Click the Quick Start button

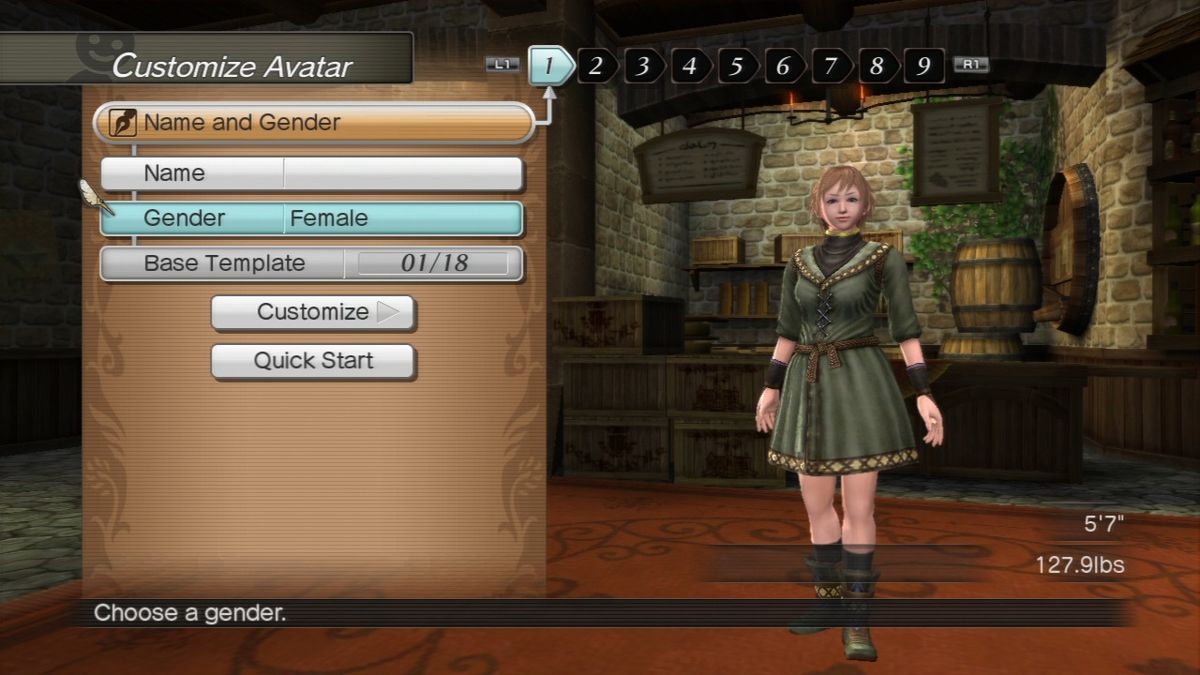coord(313,361)
